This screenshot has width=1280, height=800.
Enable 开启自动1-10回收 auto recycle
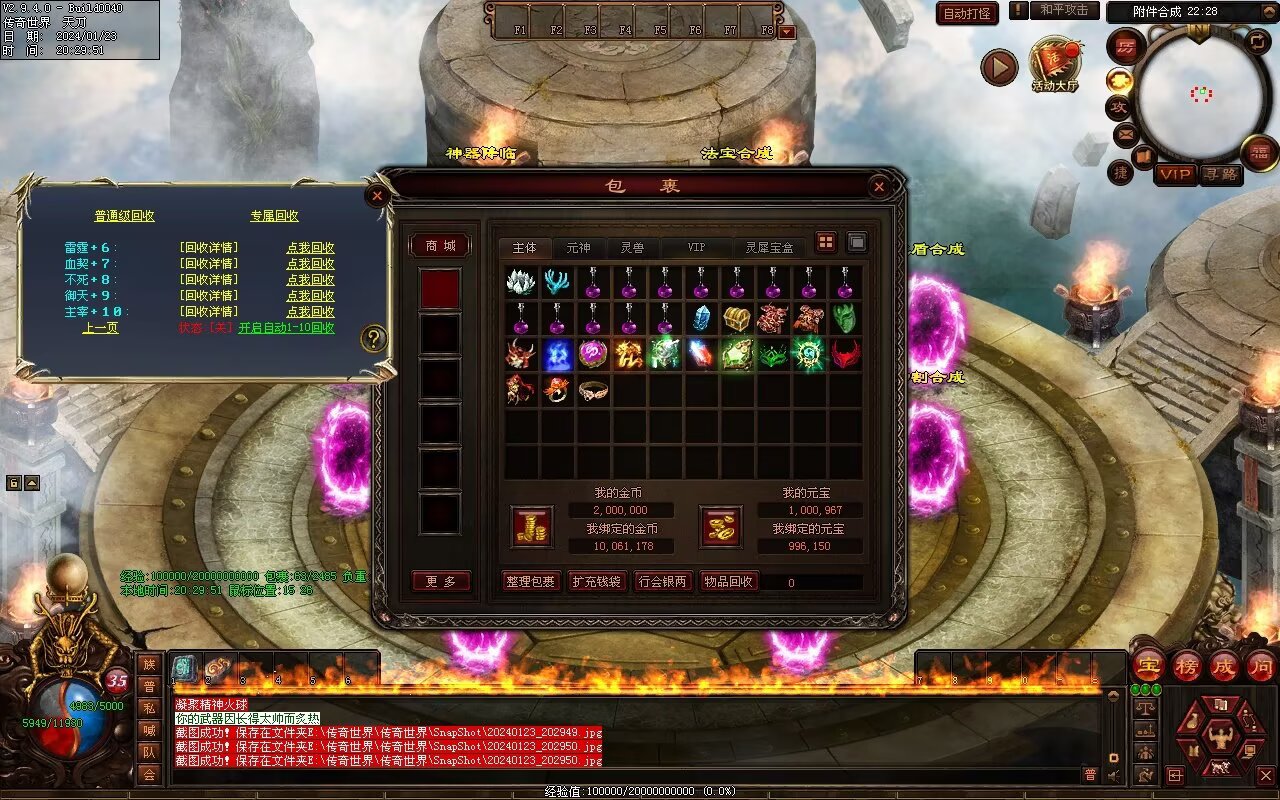286,328
